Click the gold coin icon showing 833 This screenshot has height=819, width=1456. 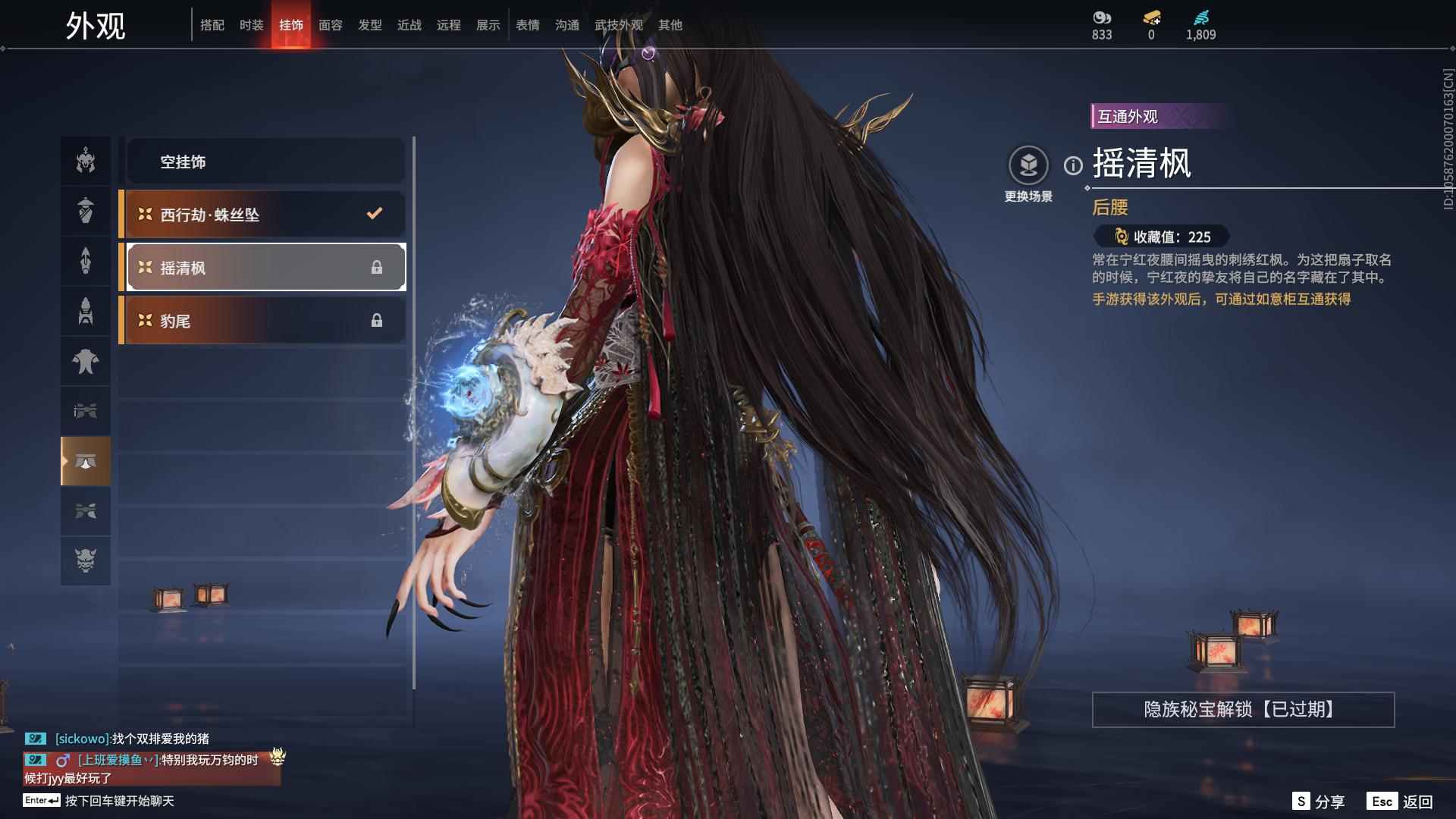(1101, 17)
